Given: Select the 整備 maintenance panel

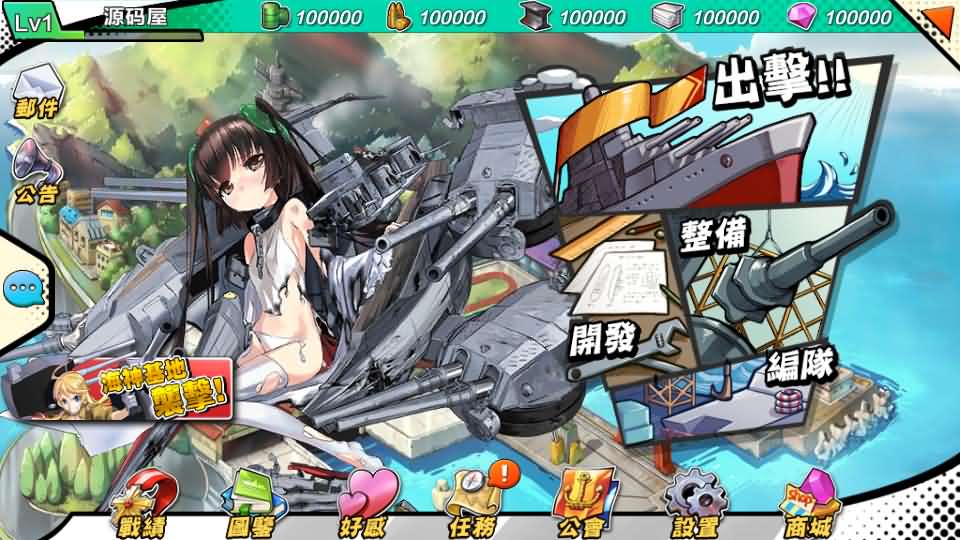Looking at the screenshot, I should pos(780,260).
